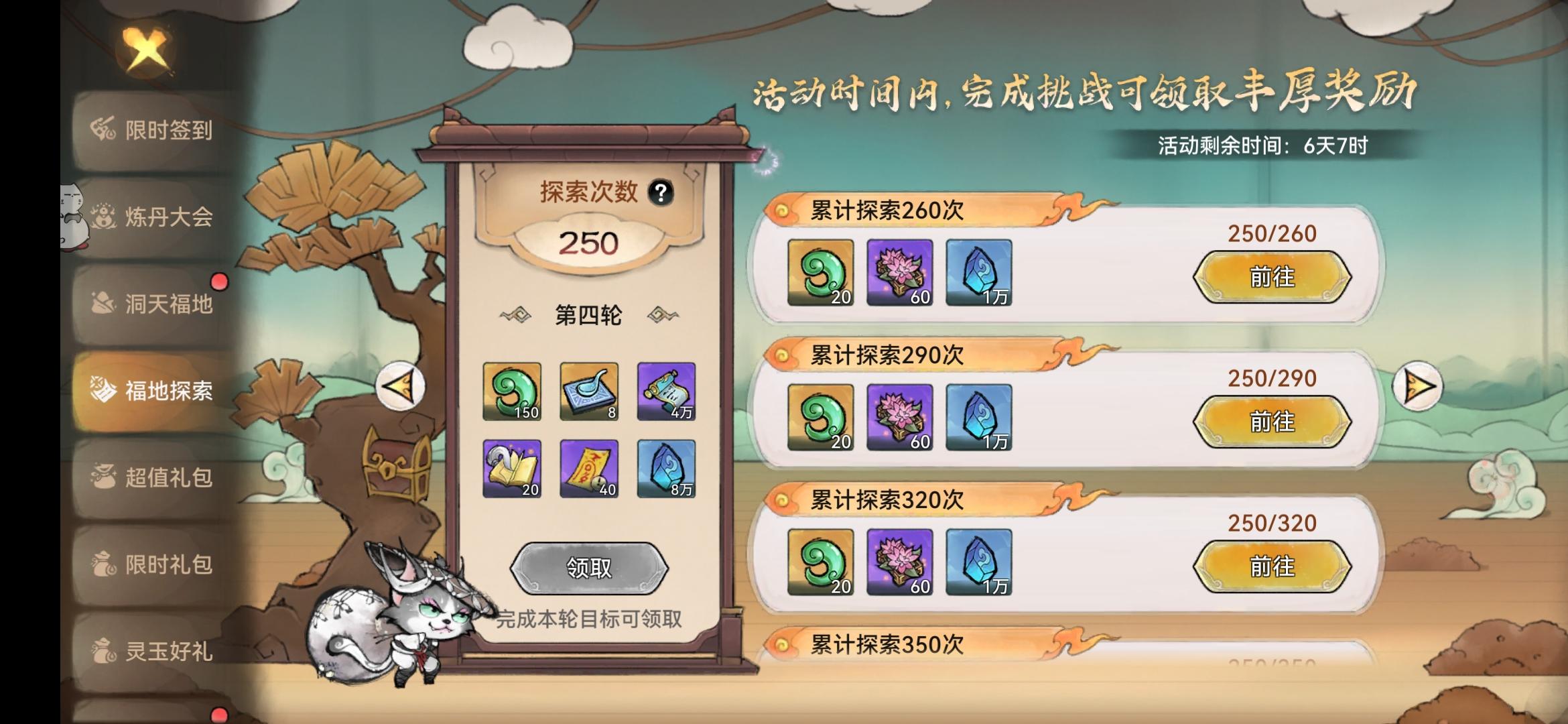1568x724 pixels.
Task: Open the help icon next to 探索次数
Action: [662, 192]
